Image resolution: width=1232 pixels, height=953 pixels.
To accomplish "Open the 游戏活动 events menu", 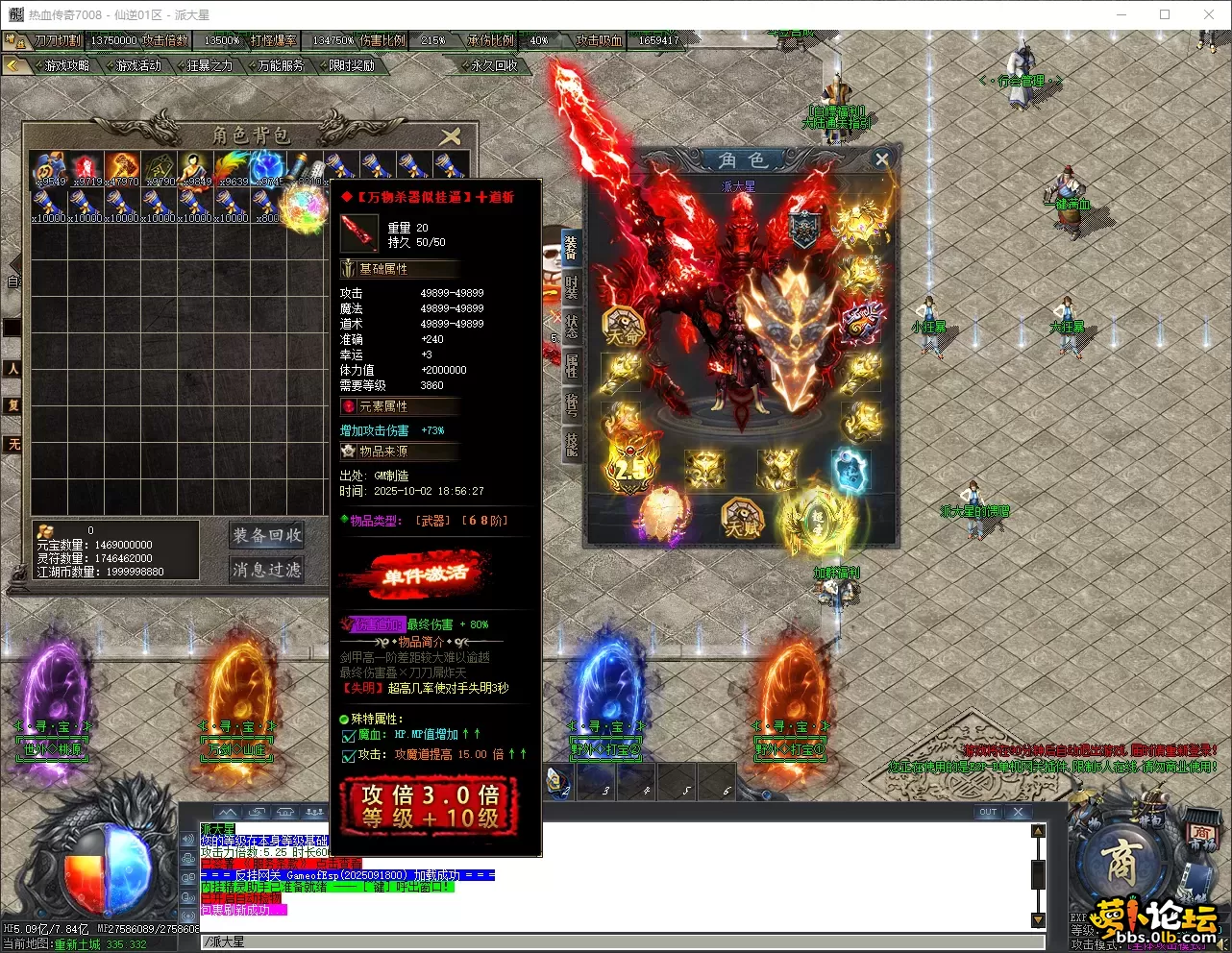I will coord(138,65).
